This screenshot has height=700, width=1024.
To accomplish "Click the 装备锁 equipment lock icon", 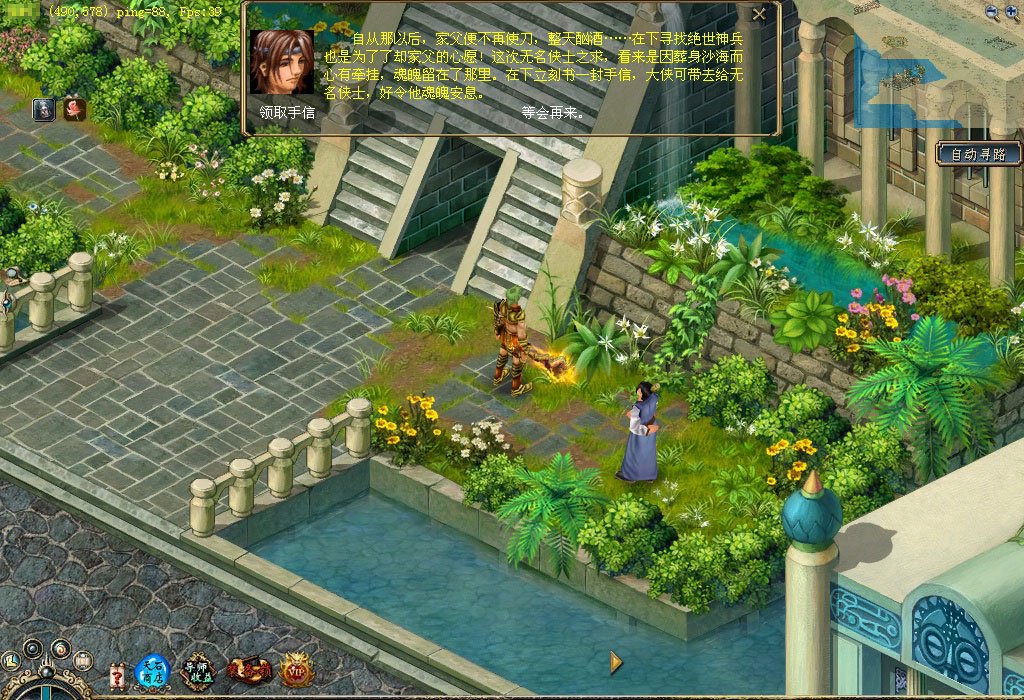I will pos(249,671).
